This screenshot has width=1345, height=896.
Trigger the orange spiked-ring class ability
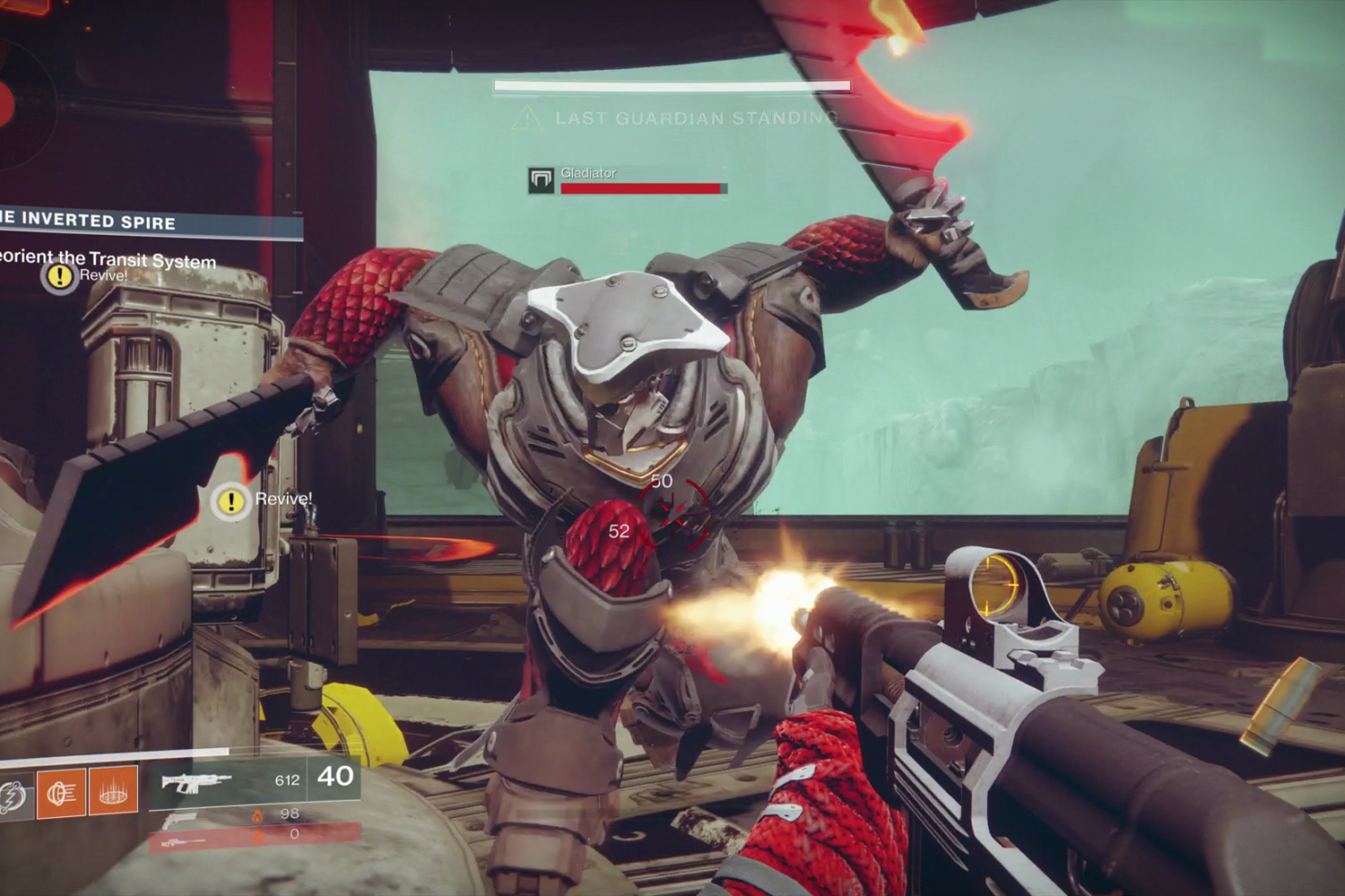point(113,792)
